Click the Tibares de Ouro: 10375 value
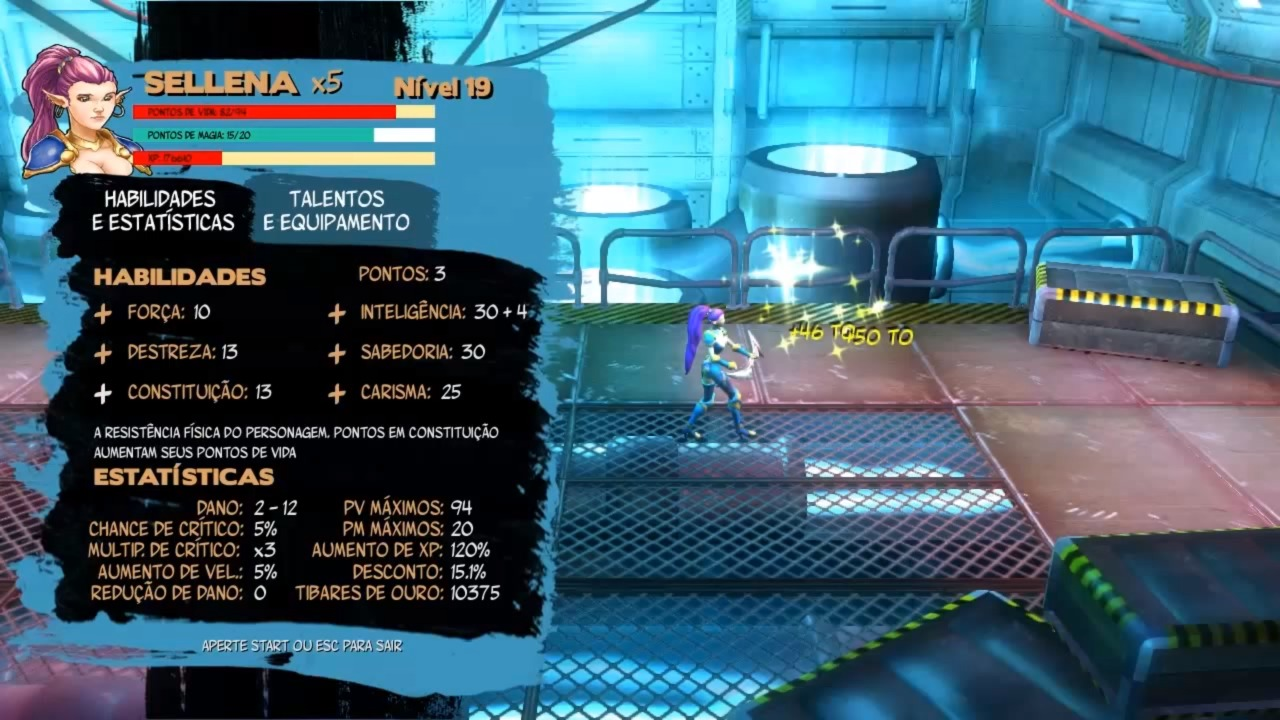This screenshot has width=1280, height=720. click(400, 593)
